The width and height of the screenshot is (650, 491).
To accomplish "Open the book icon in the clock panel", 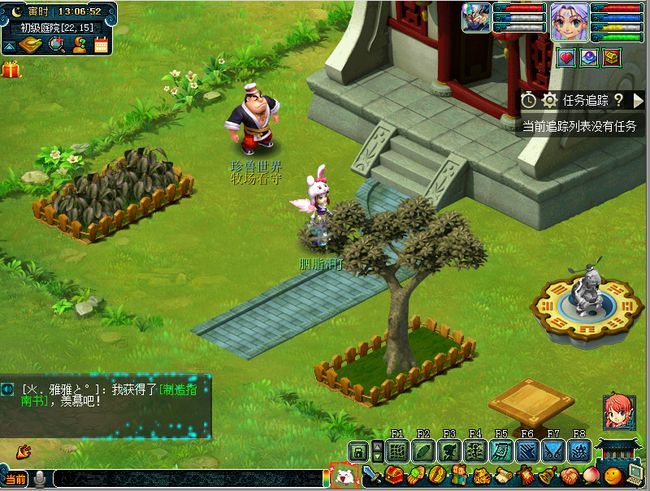I will coord(30,45).
